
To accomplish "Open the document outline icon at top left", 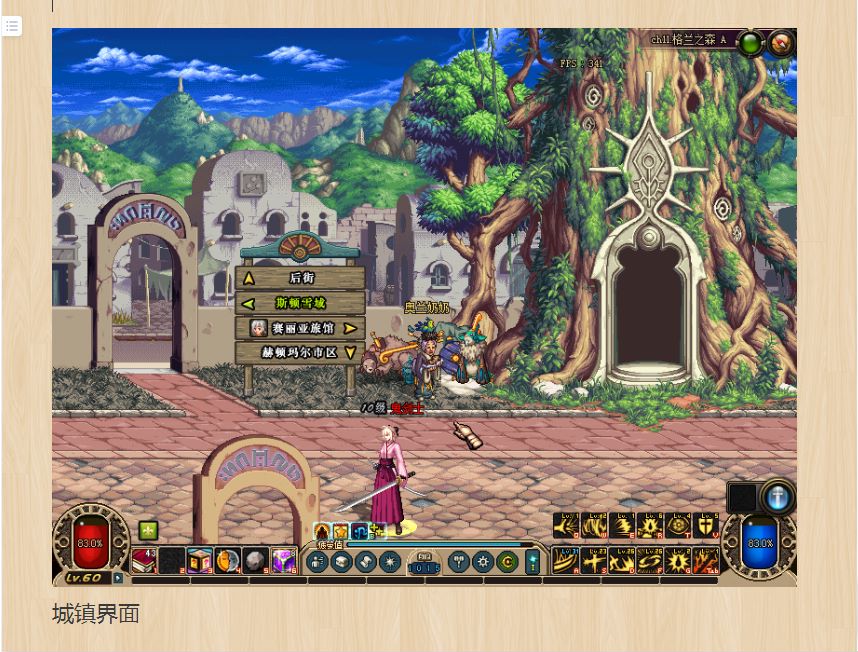I will pos(12,26).
